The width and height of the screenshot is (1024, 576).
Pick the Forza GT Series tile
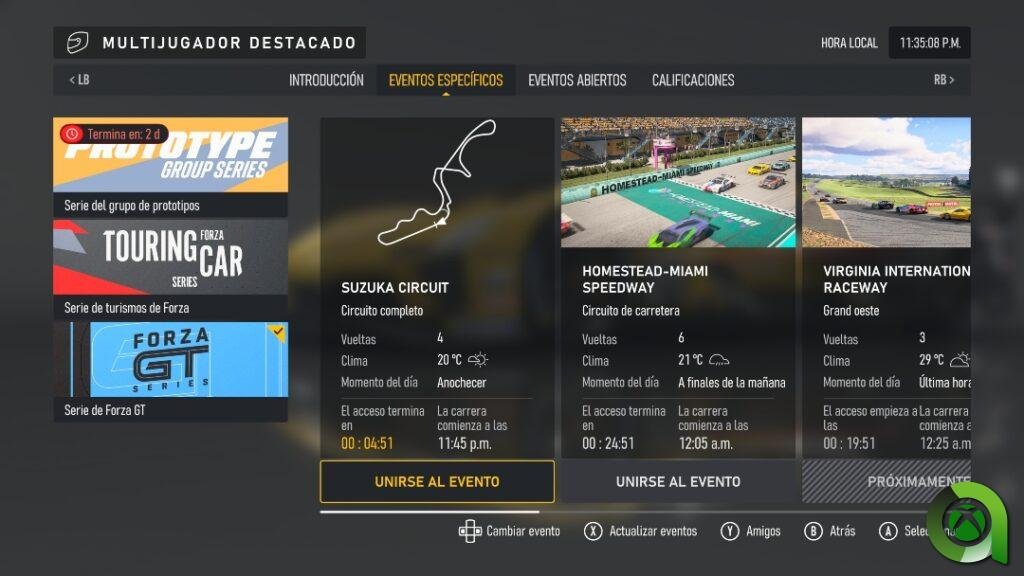click(x=170, y=370)
